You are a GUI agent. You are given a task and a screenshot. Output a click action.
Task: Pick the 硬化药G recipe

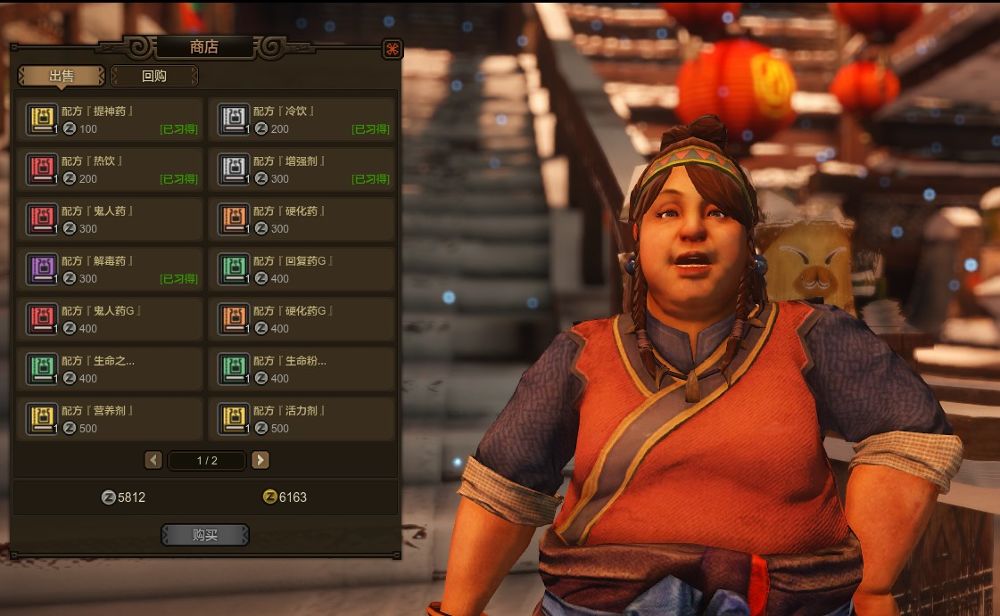tap(302, 319)
